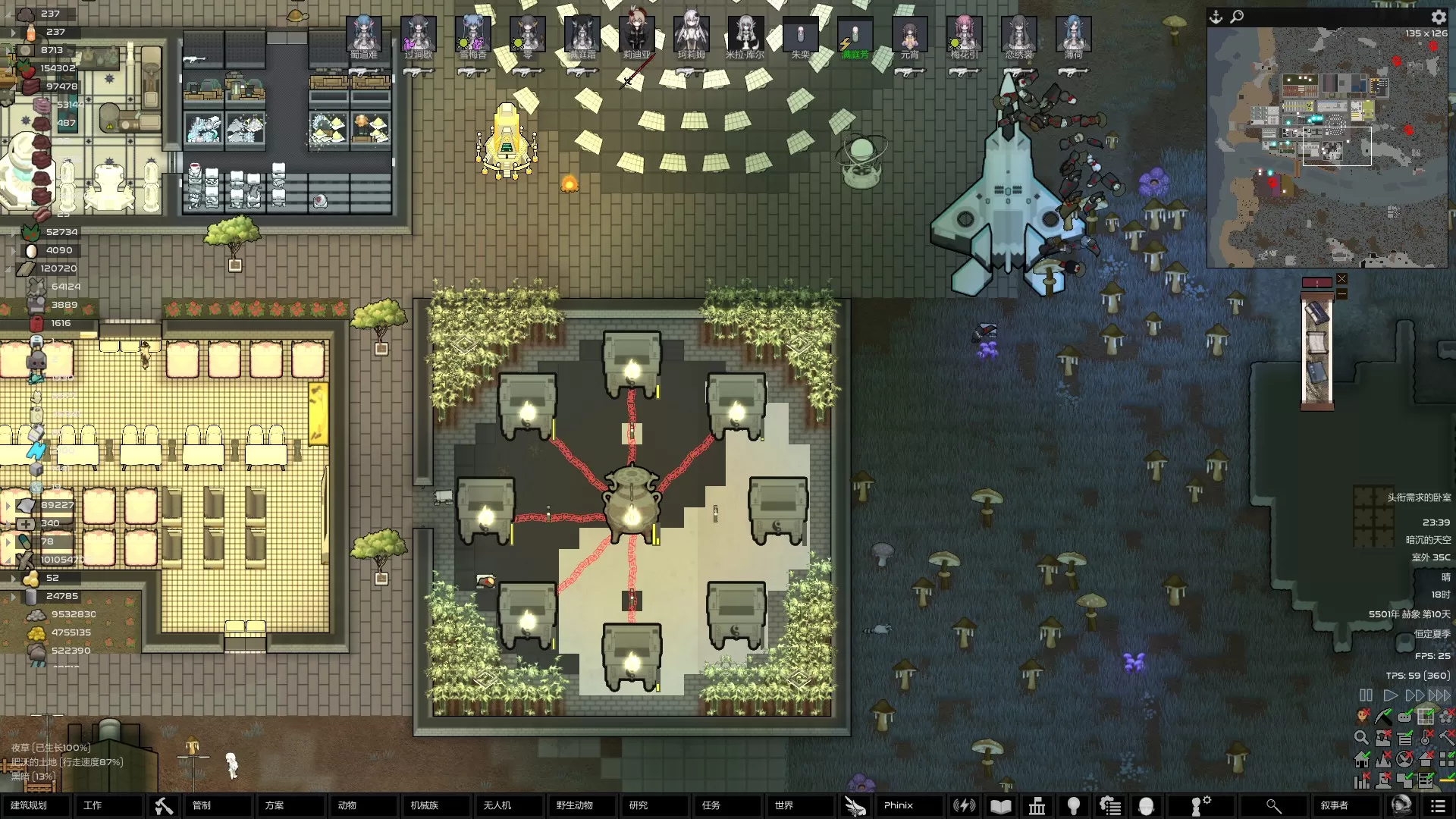Toggle the minimap anchor icon

pos(1216,17)
